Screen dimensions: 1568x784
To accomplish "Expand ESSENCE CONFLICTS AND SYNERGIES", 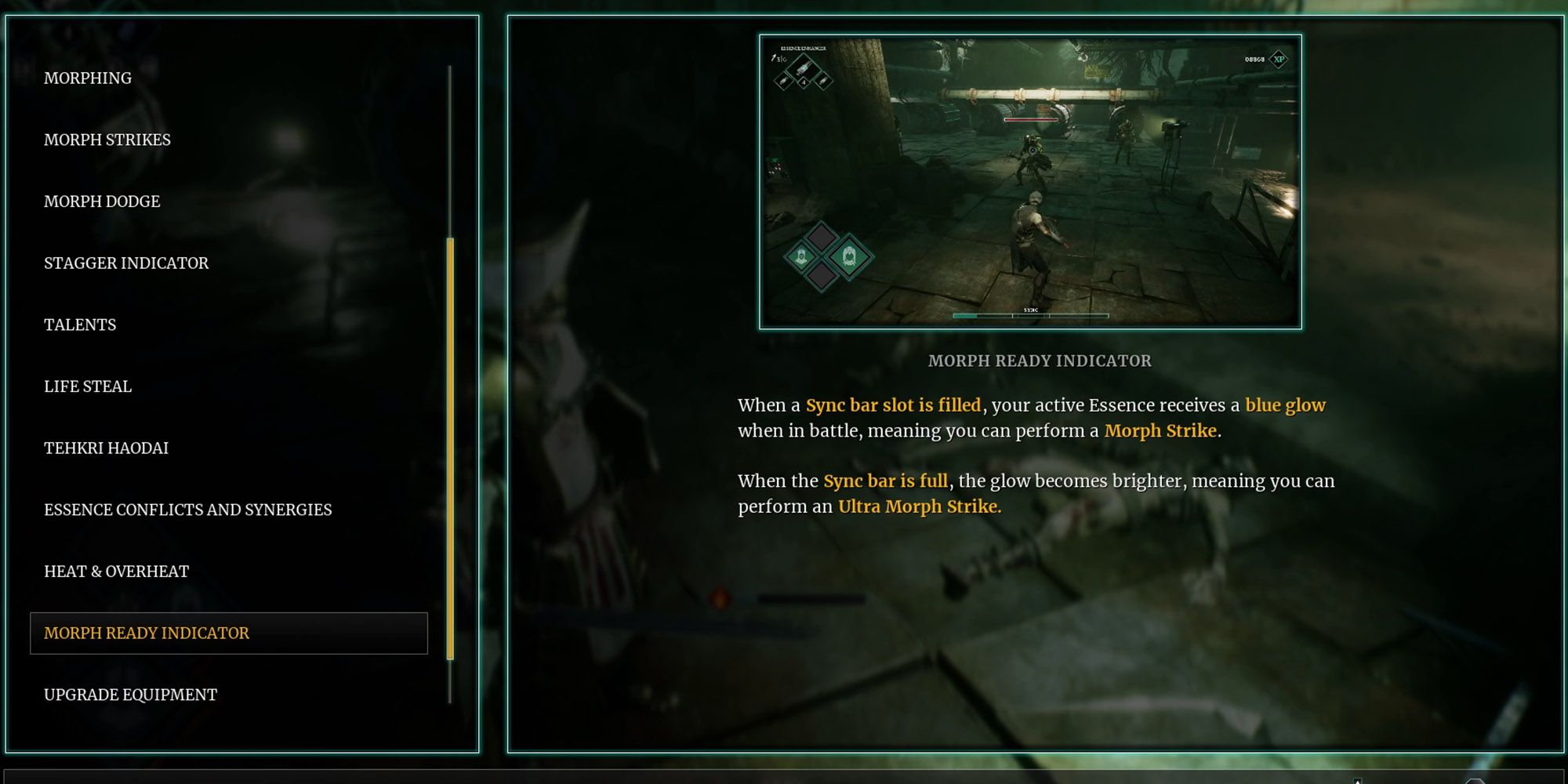I will pos(187,509).
